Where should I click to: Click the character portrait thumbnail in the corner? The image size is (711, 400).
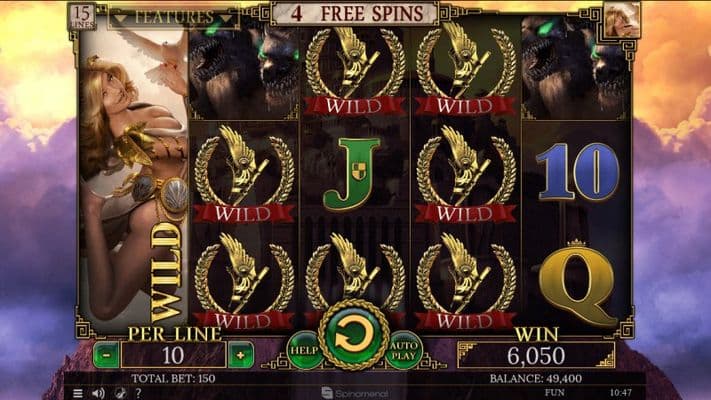(x=622, y=20)
